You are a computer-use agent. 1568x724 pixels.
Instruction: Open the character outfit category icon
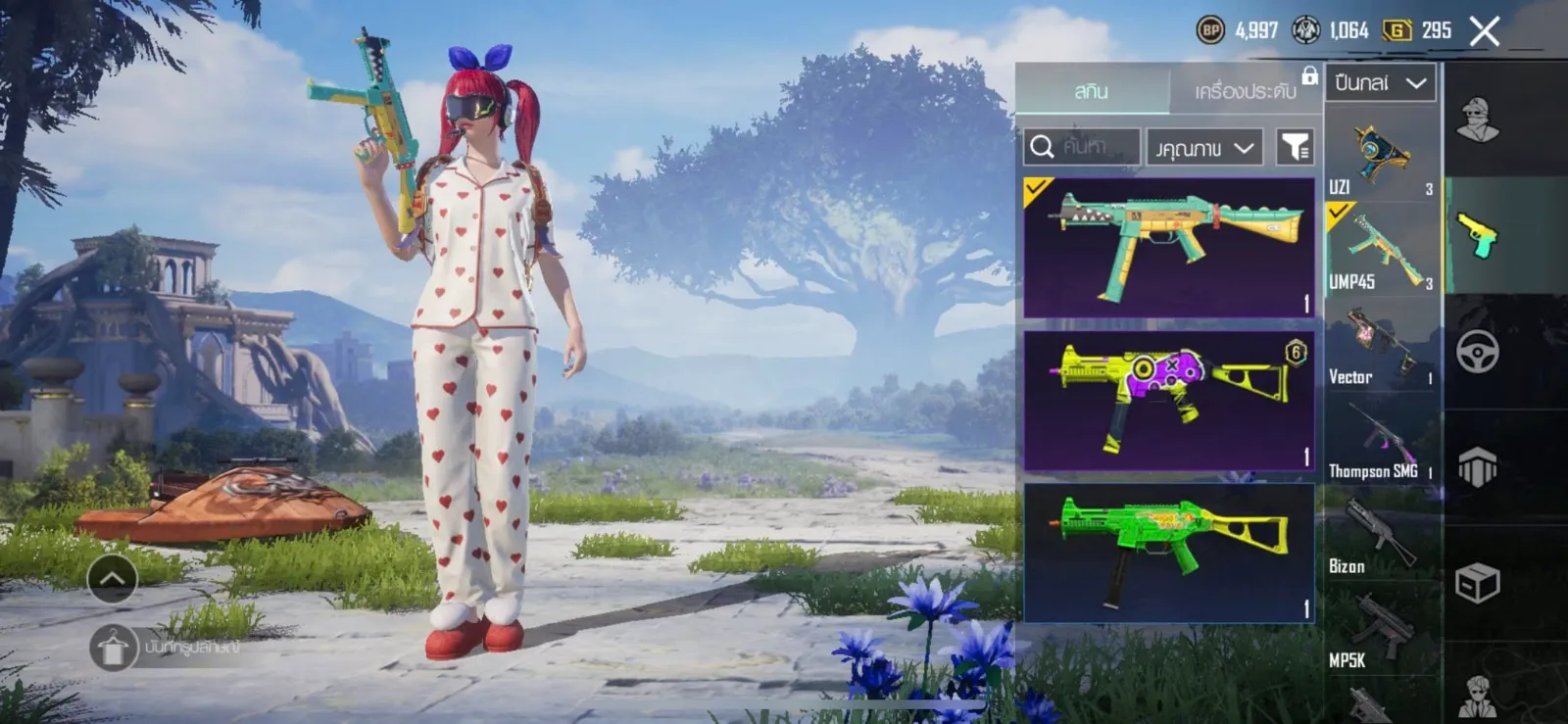(x=1477, y=121)
